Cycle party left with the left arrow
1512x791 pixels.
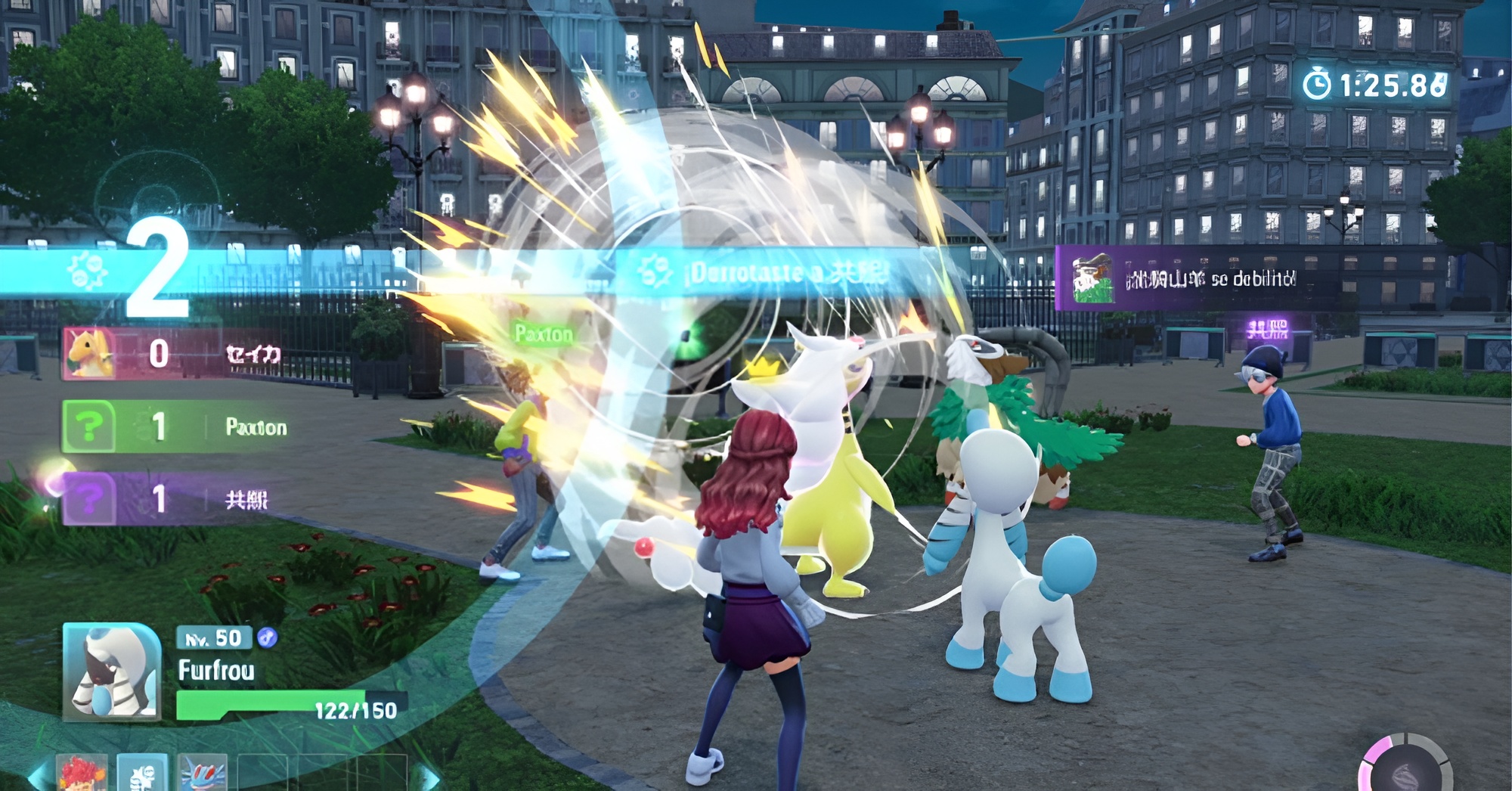coord(38,777)
